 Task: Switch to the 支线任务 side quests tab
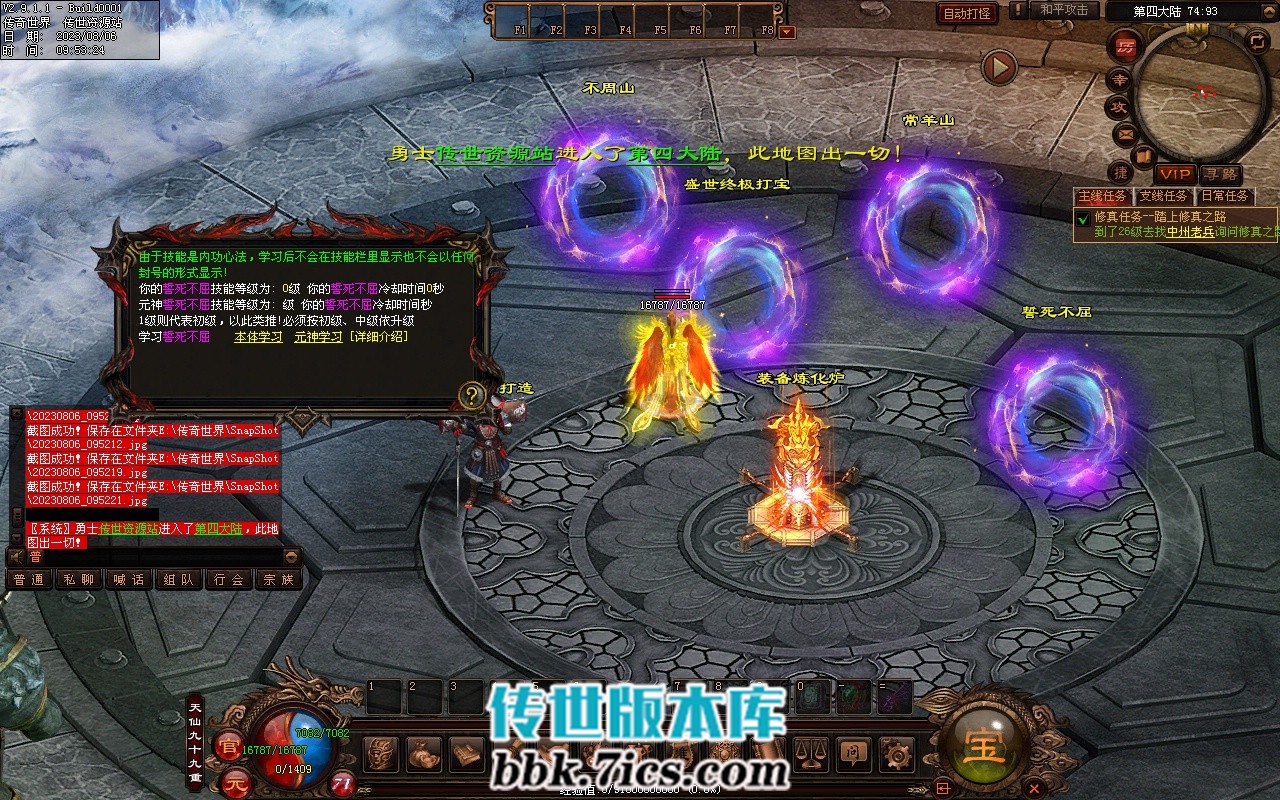(1164, 196)
